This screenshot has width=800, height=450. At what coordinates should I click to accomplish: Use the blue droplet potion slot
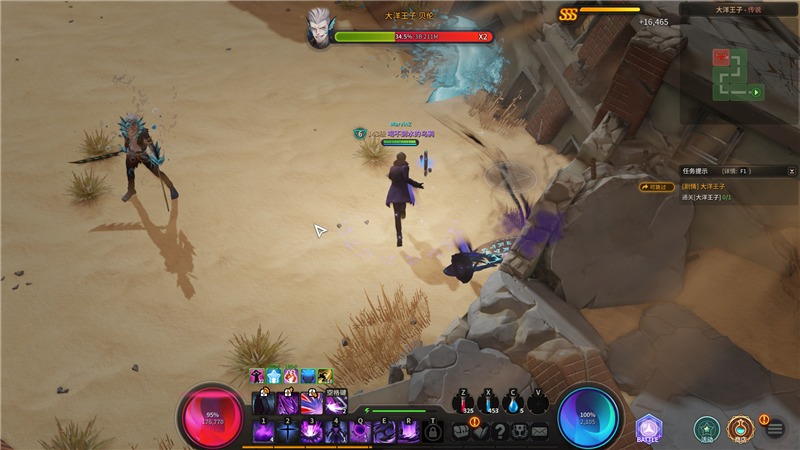coord(514,402)
